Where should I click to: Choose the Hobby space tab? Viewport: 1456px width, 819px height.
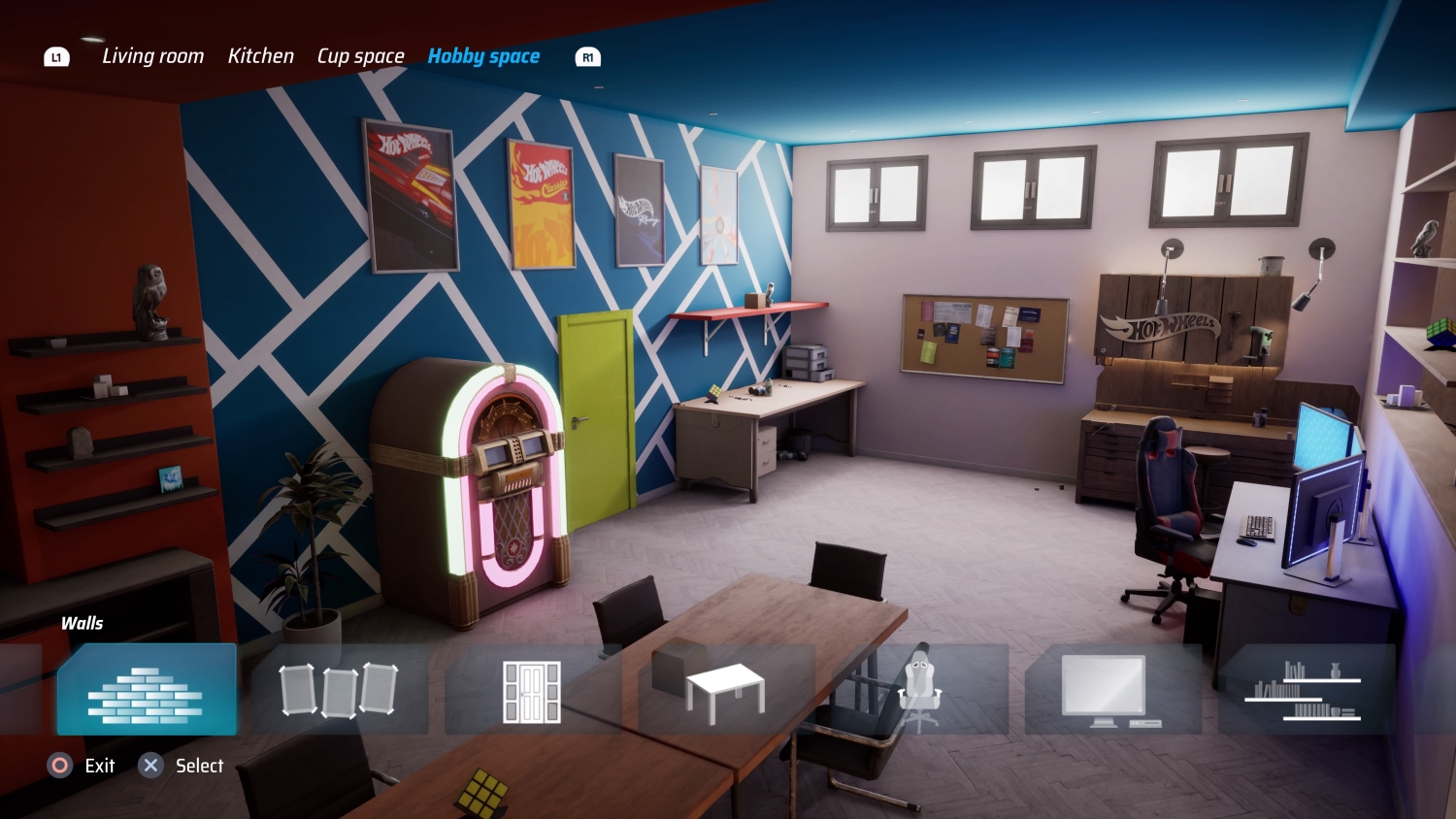[483, 56]
